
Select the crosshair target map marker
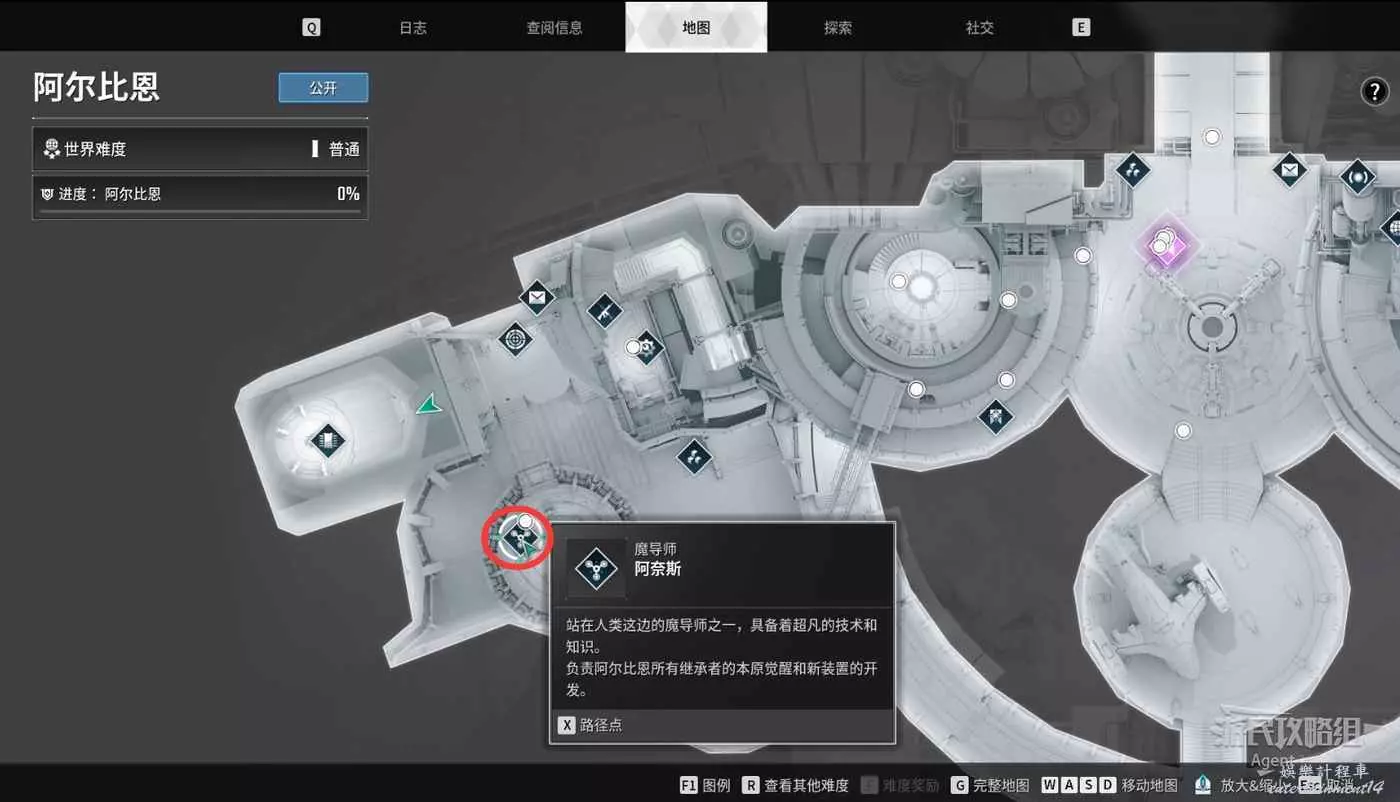[x=516, y=339]
